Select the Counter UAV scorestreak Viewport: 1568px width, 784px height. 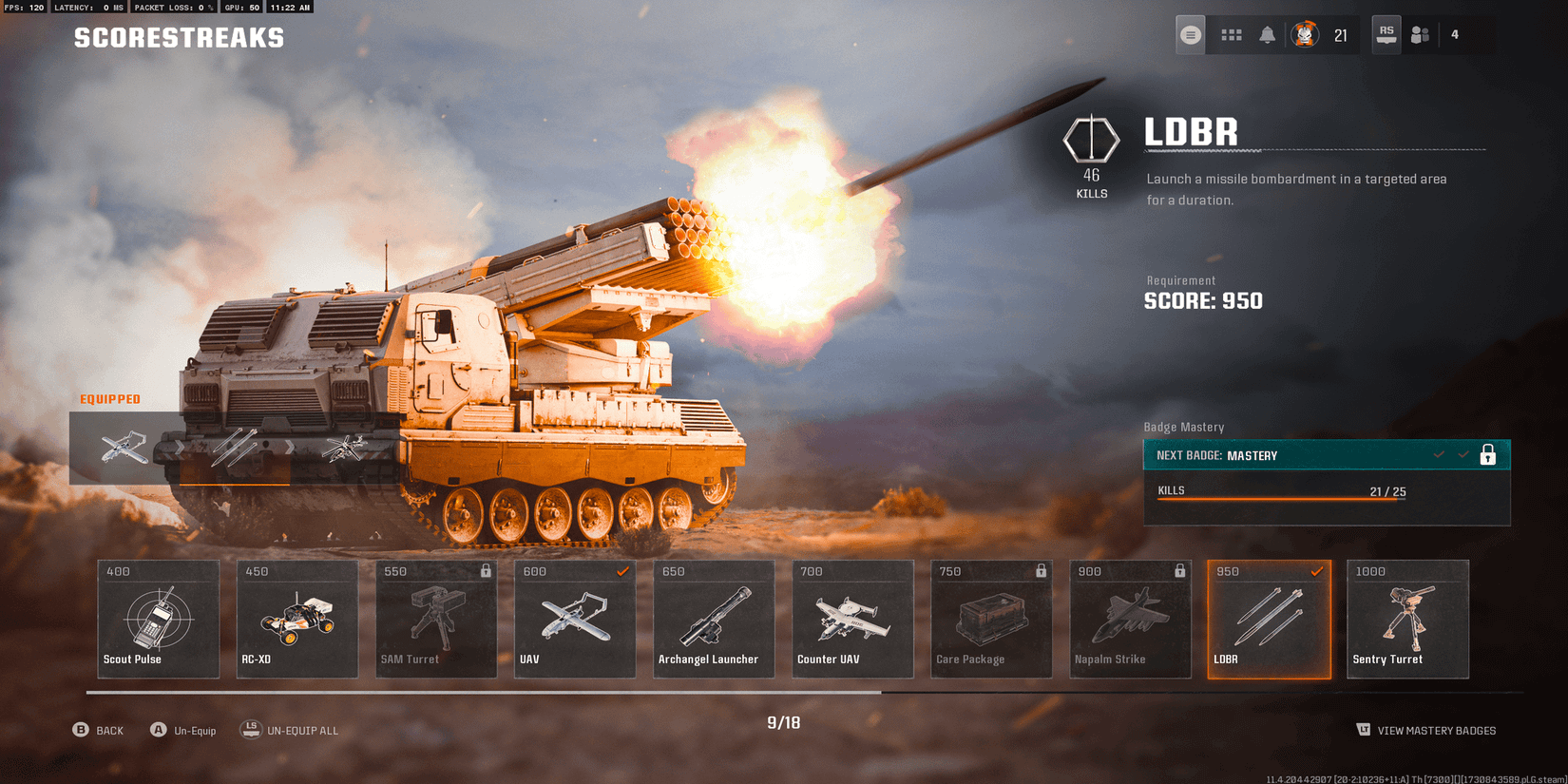click(x=852, y=619)
